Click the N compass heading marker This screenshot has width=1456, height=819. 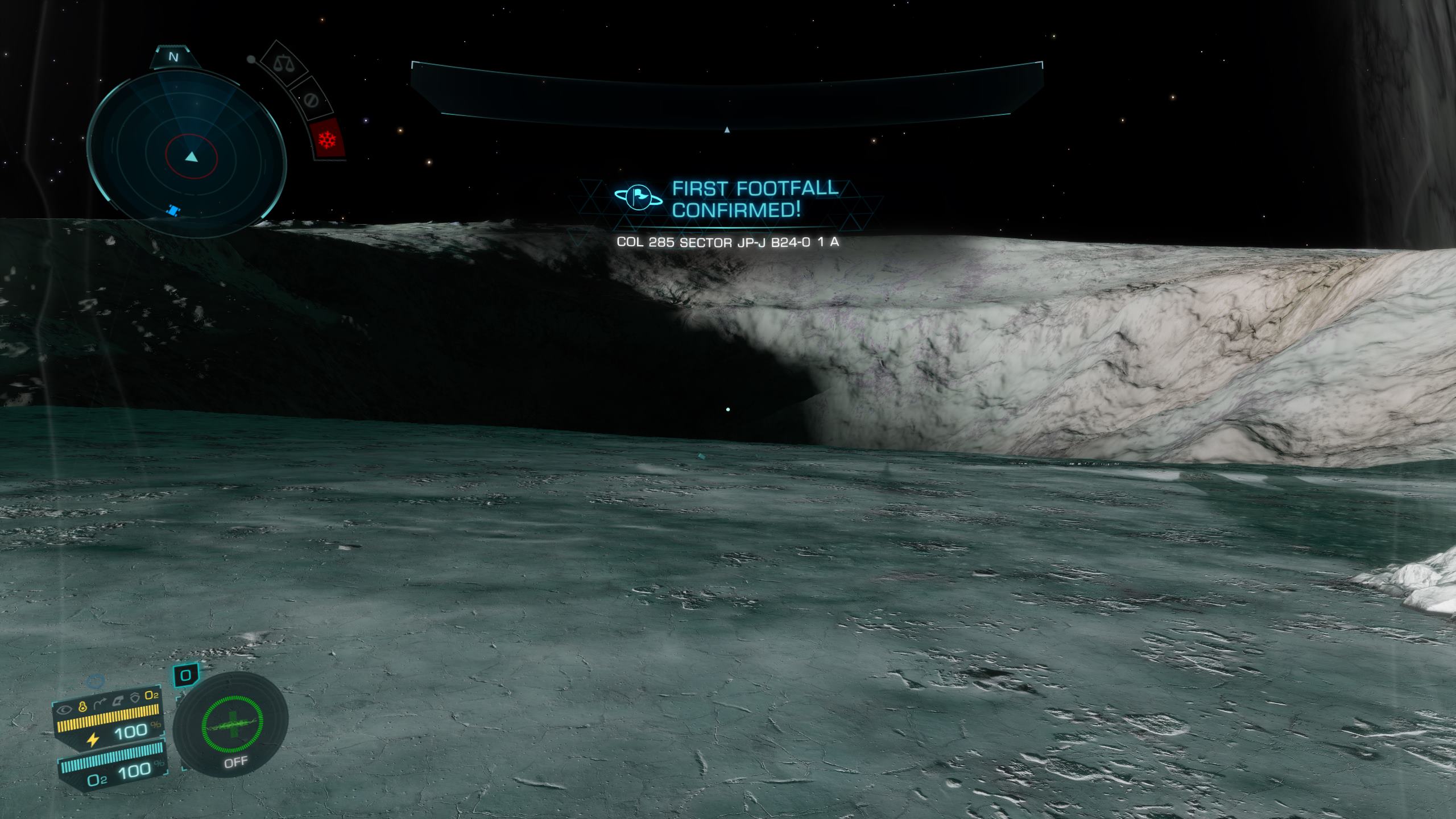tap(174, 57)
